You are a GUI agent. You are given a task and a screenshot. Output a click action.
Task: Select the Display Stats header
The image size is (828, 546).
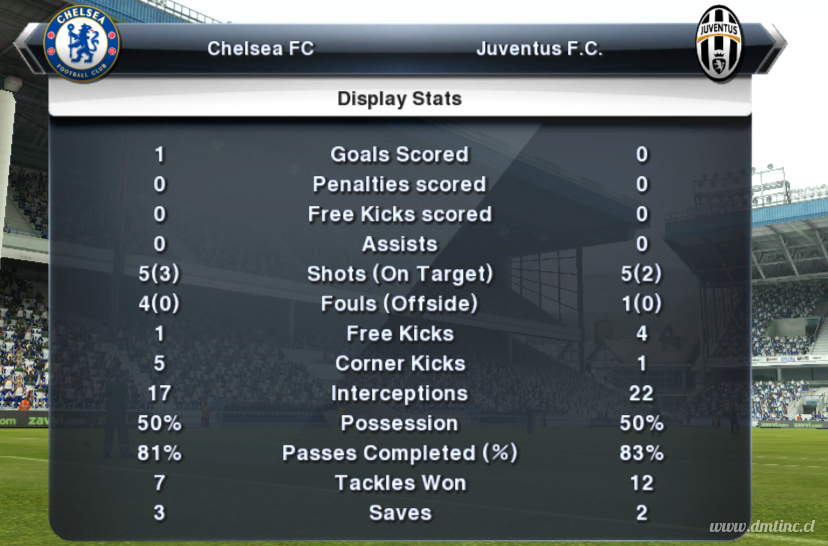click(399, 99)
